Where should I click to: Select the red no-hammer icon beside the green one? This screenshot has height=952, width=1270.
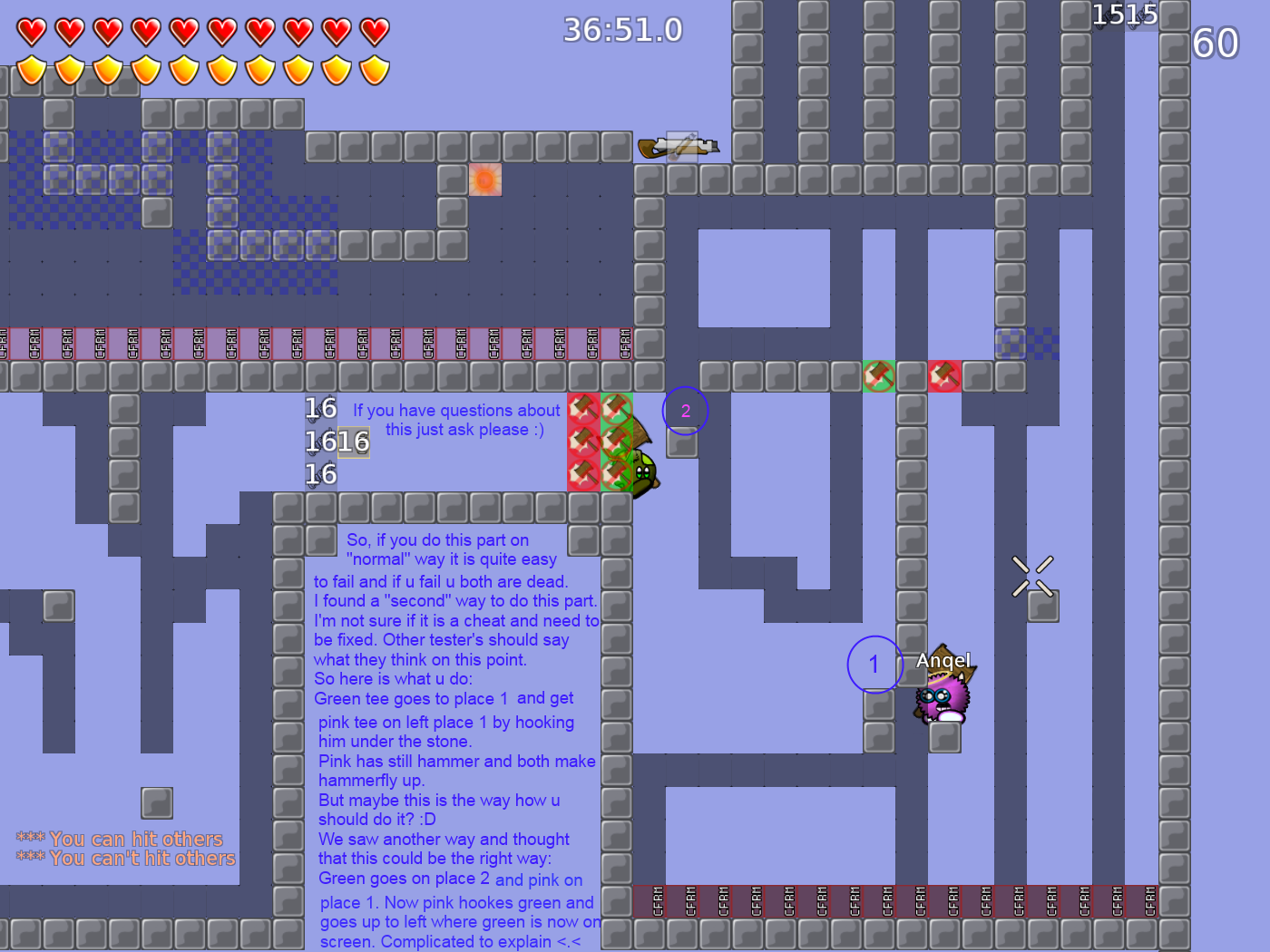pos(943,377)
